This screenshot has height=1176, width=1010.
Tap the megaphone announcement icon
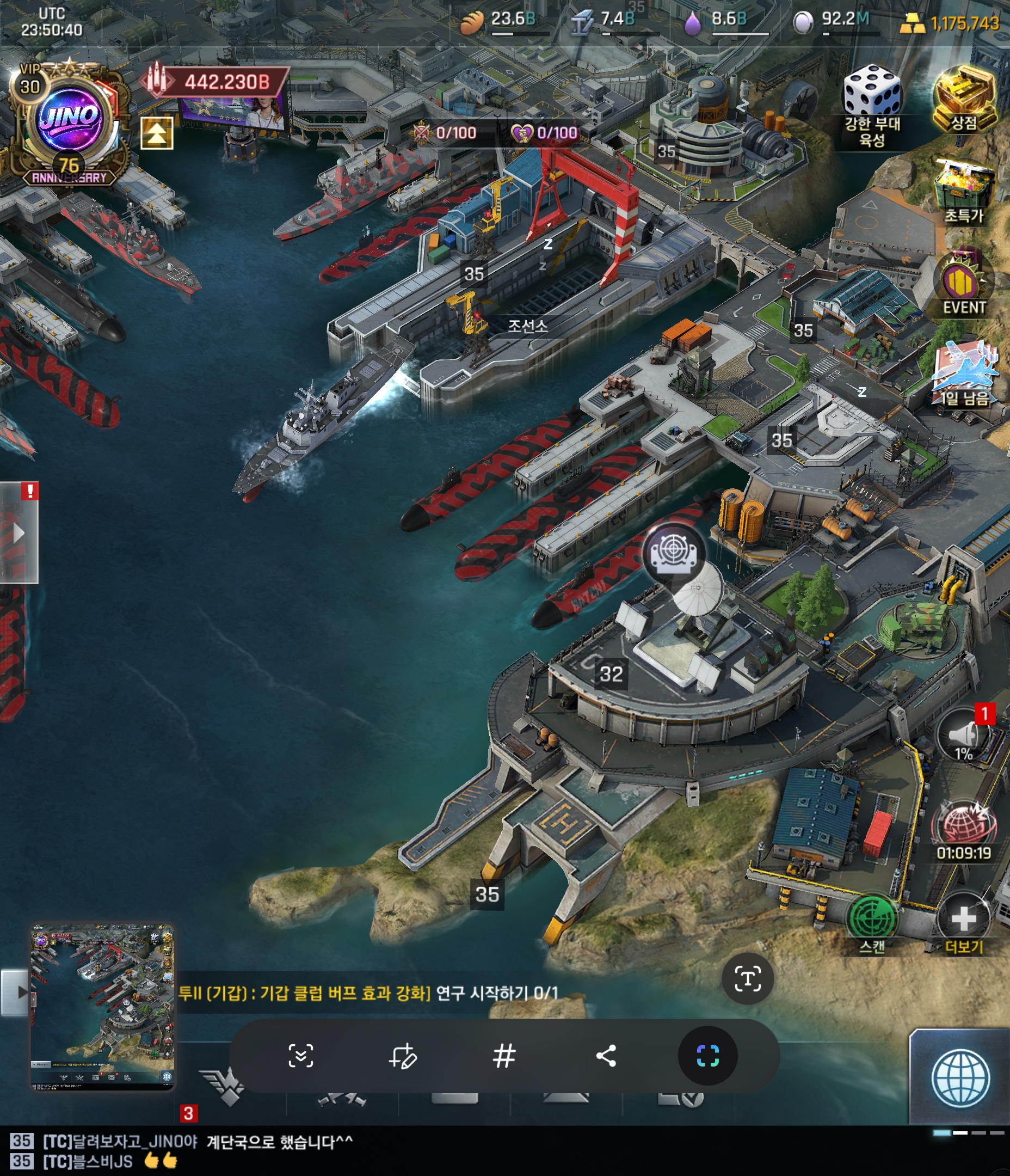click(x=963, y=735)
